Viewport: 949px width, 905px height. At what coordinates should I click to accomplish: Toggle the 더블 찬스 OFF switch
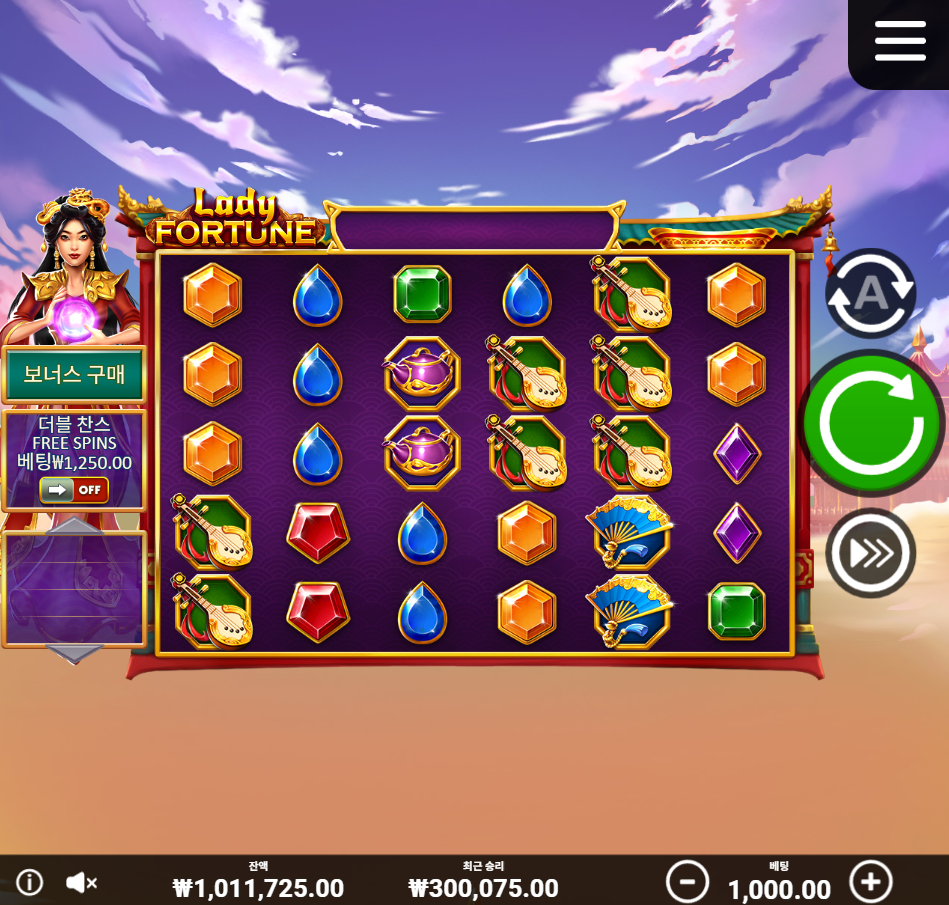74,490
